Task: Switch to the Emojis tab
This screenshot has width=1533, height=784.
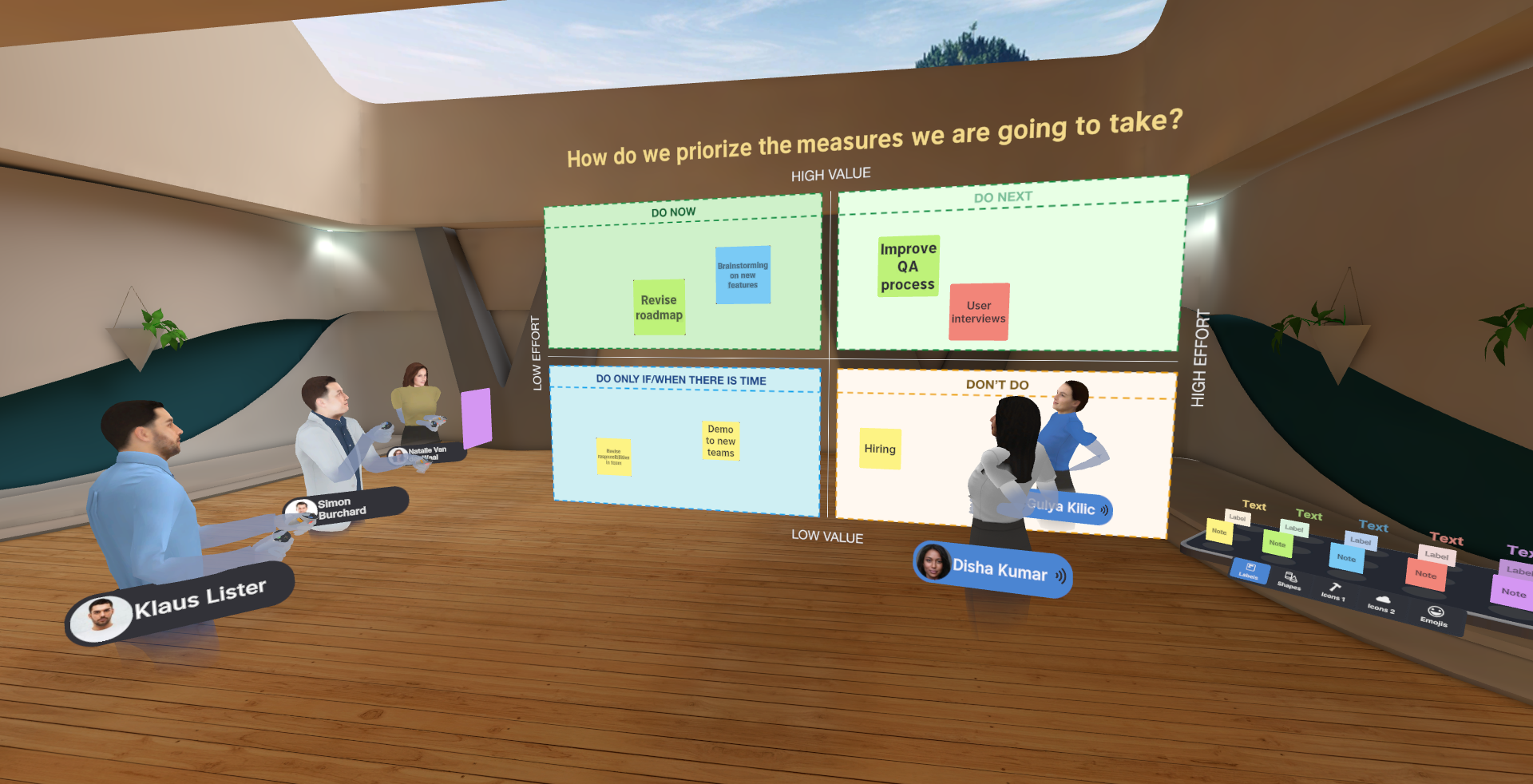Action: point(1435,613)
